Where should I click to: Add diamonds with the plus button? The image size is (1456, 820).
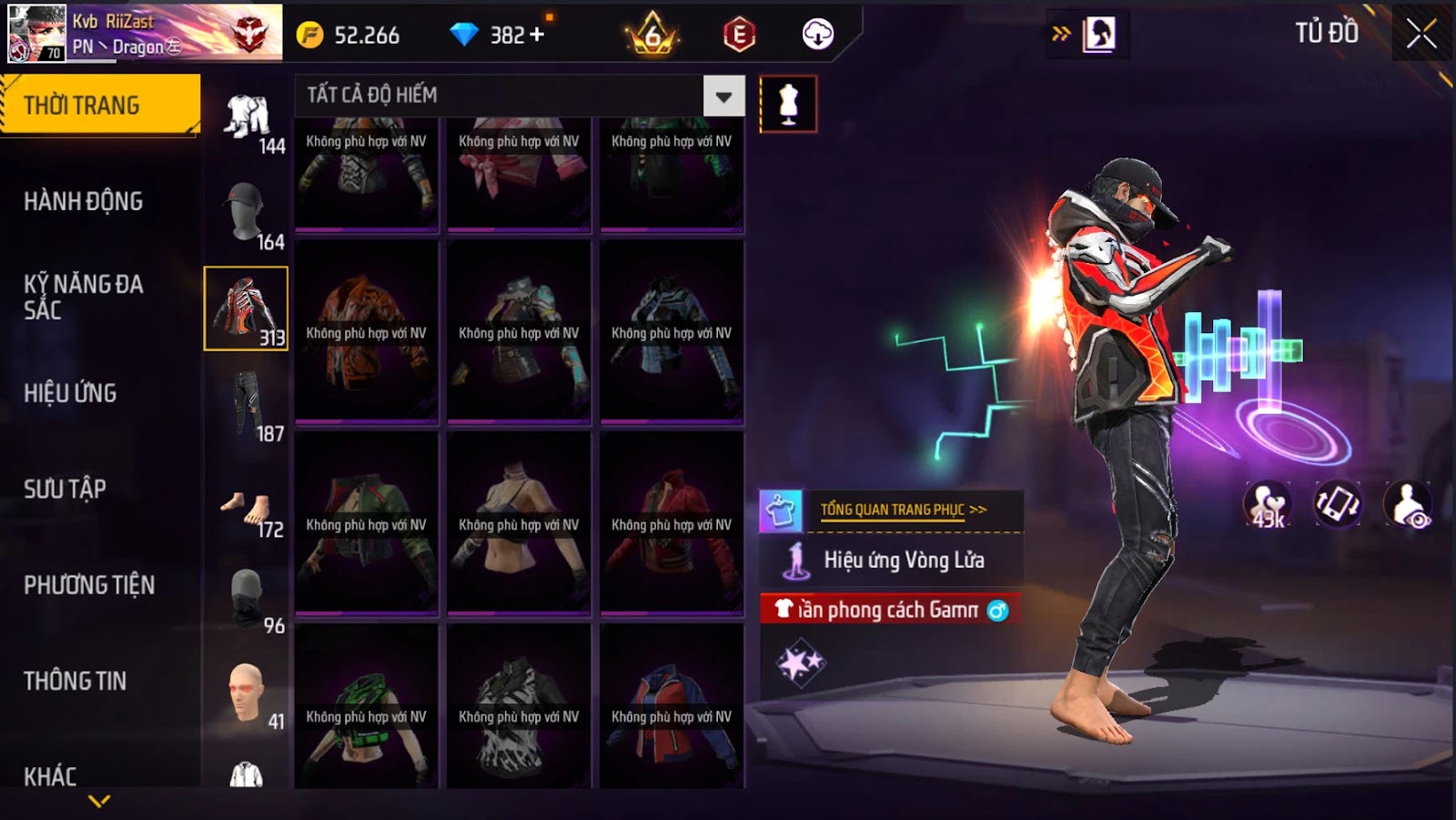537,35
